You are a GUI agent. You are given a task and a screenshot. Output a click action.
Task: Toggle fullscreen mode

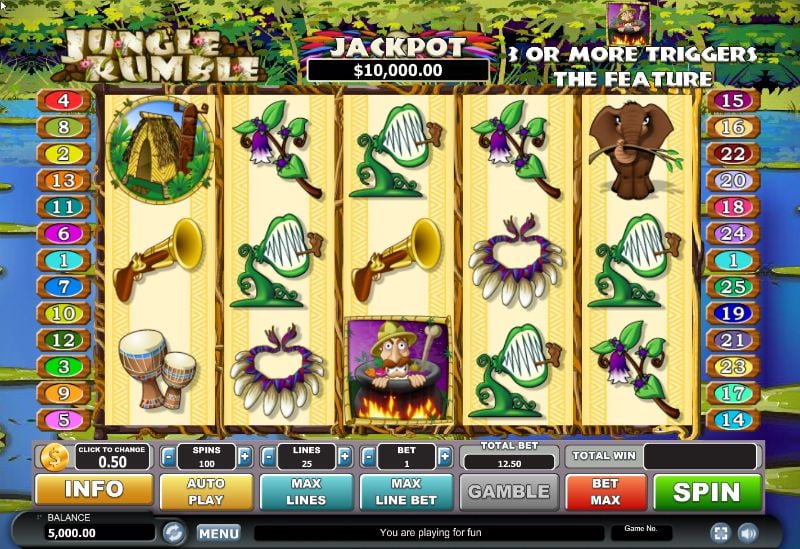tap(720, 532)
